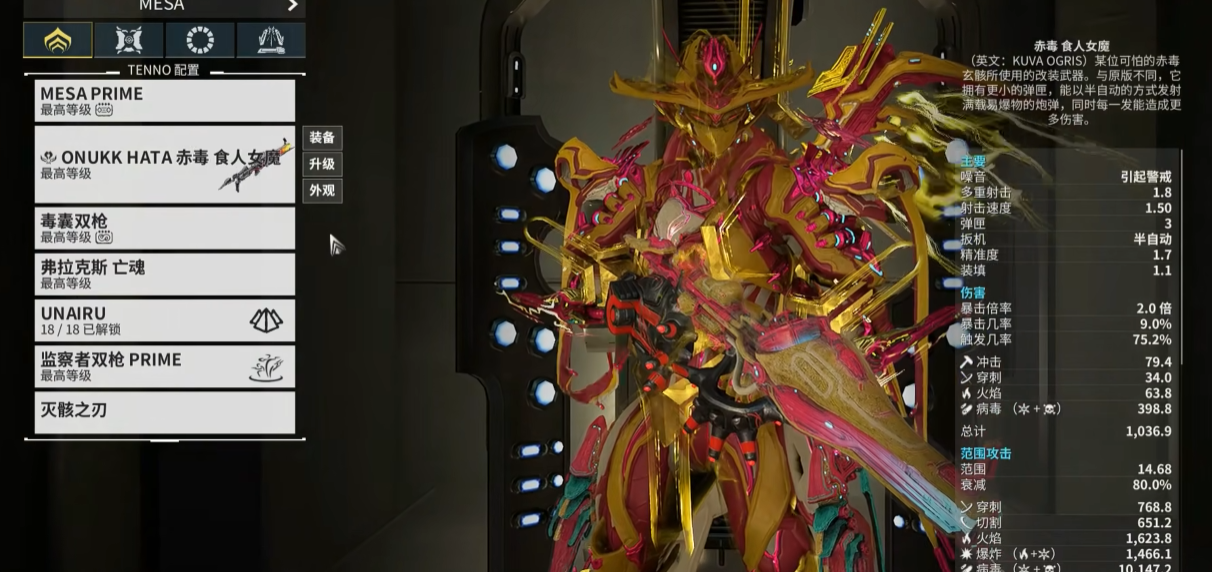Switch to the segmented ring icon tab
1212x572 pixels.
coord(200,40)
